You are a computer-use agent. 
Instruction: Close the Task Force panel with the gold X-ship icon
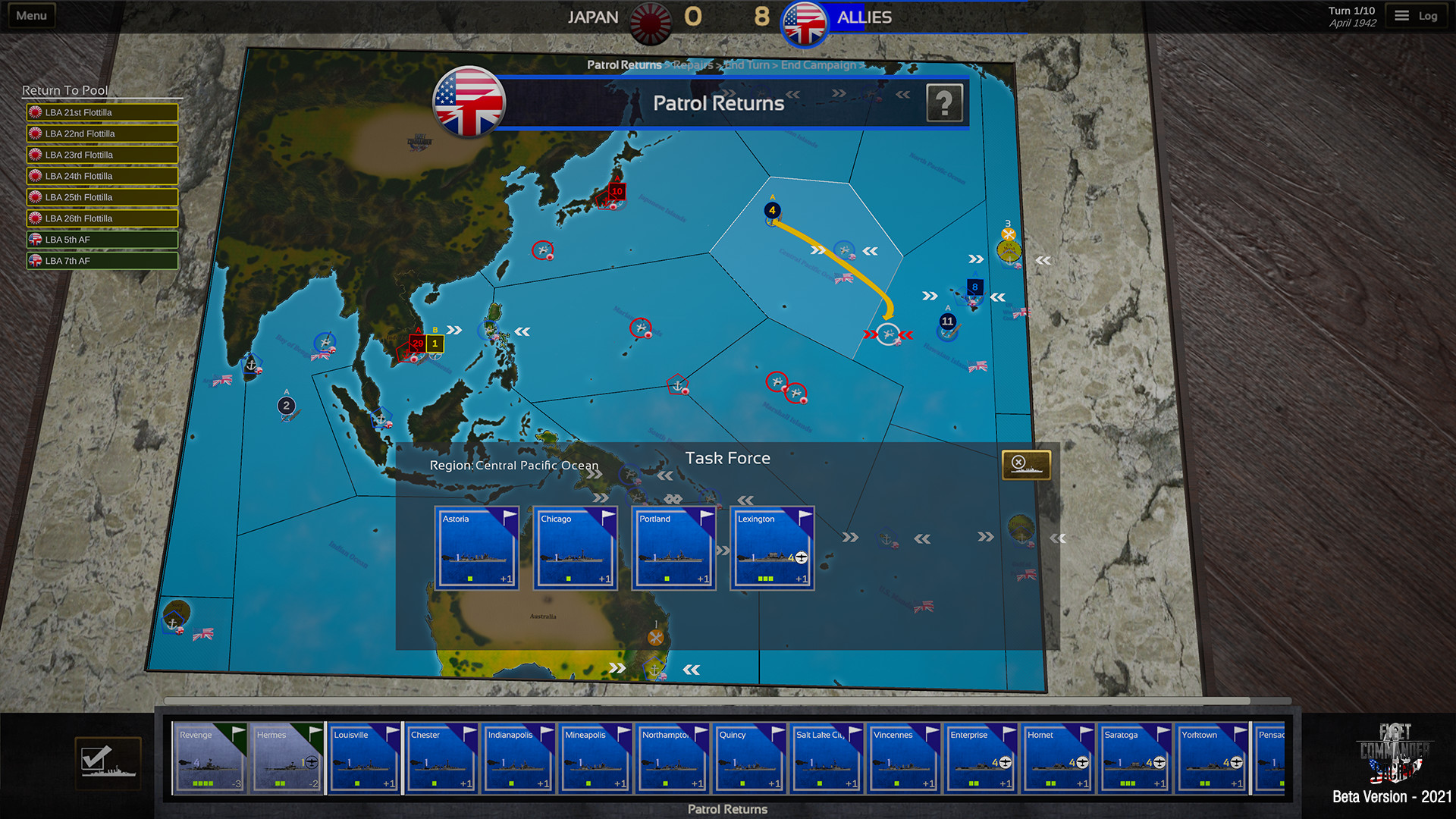pos(1028,465)
